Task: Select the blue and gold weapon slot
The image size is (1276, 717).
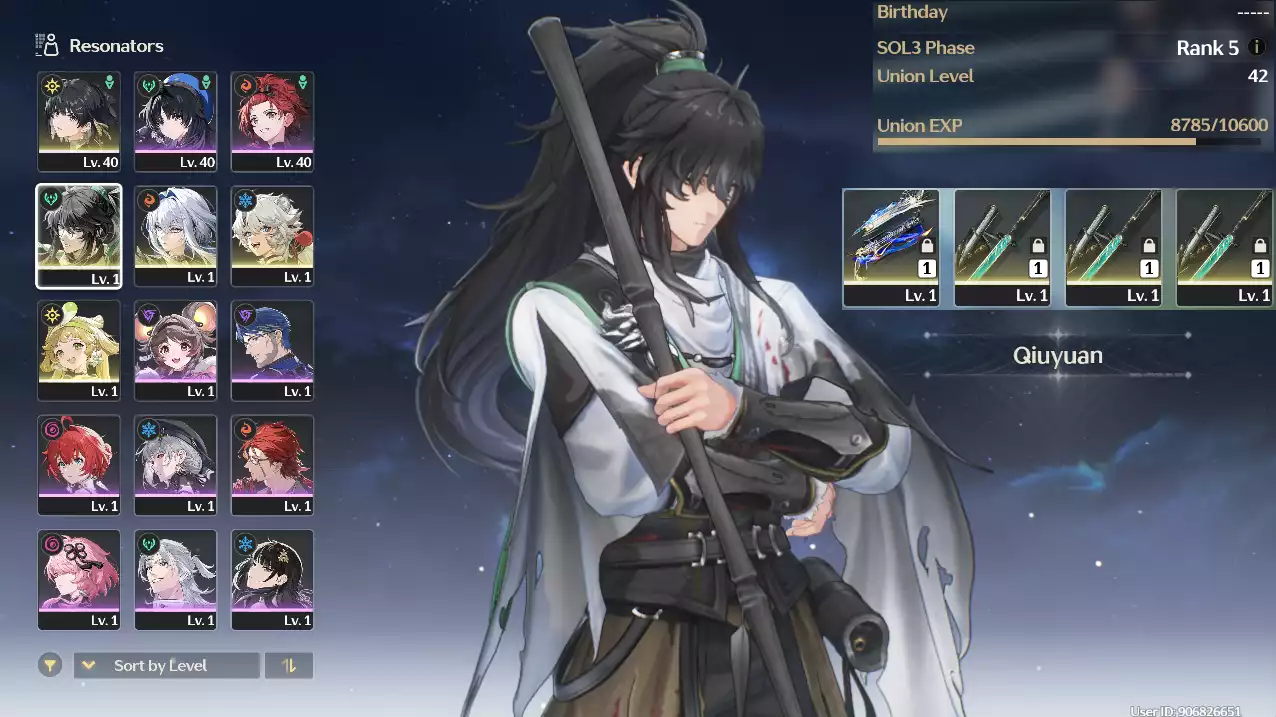Action: coord(891,247)
